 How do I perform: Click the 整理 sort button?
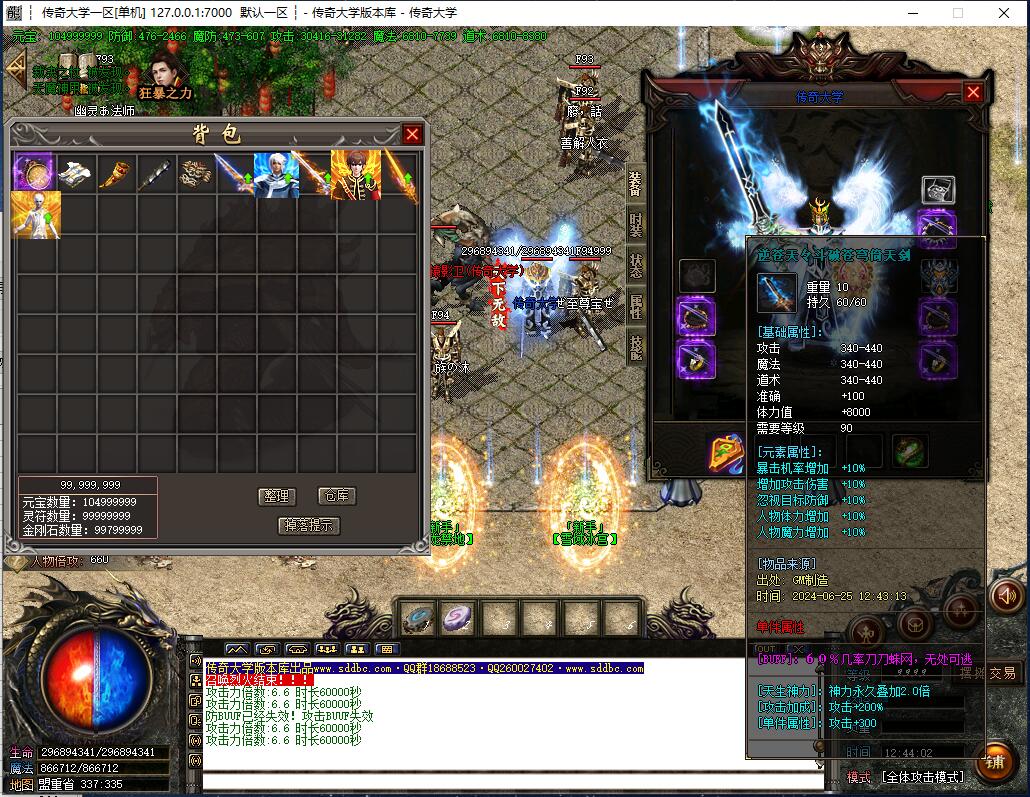tap(276, 496)
